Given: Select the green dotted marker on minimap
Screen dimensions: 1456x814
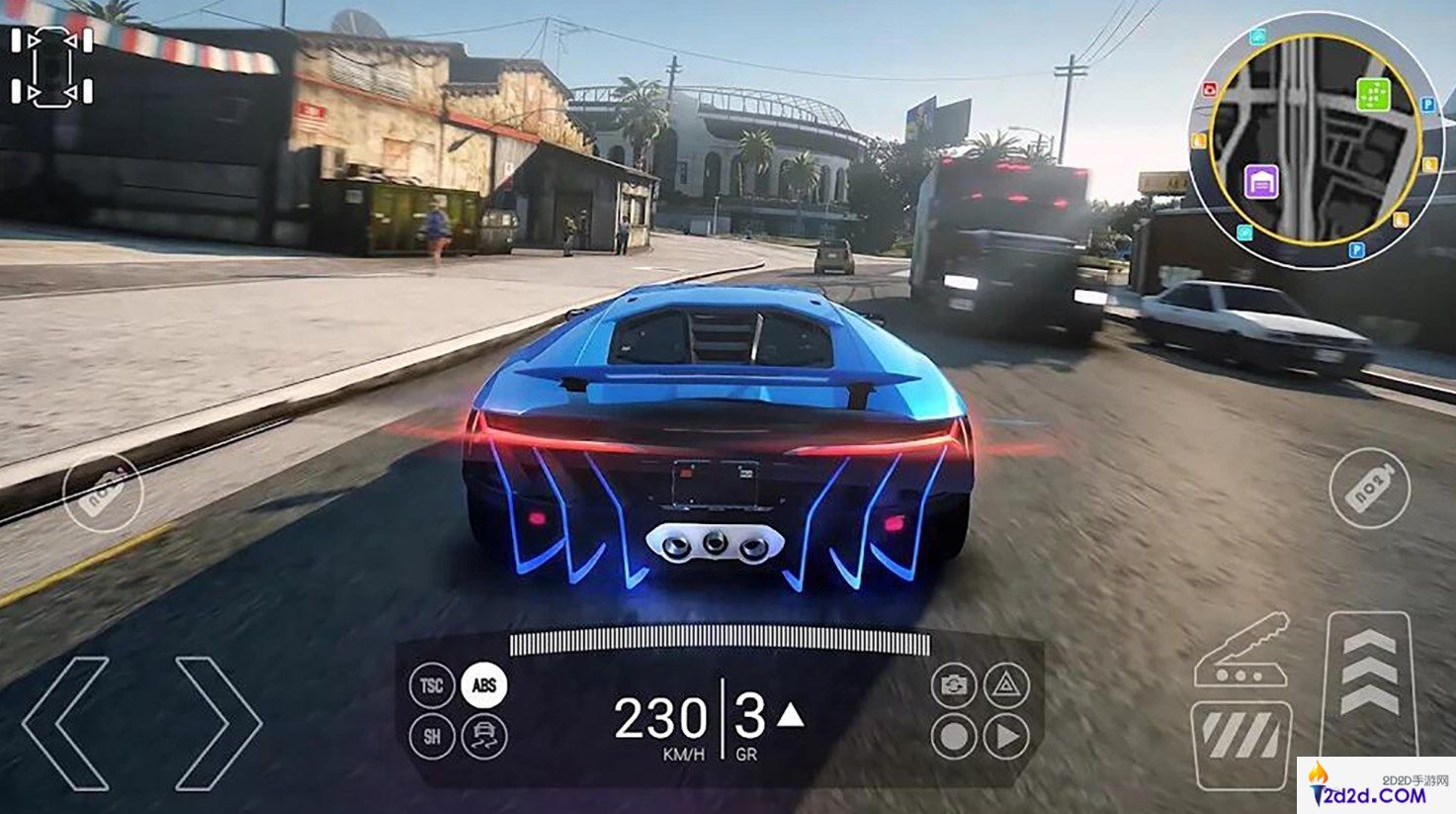Looking at the screenshot, I should [x=1373, y=95].
